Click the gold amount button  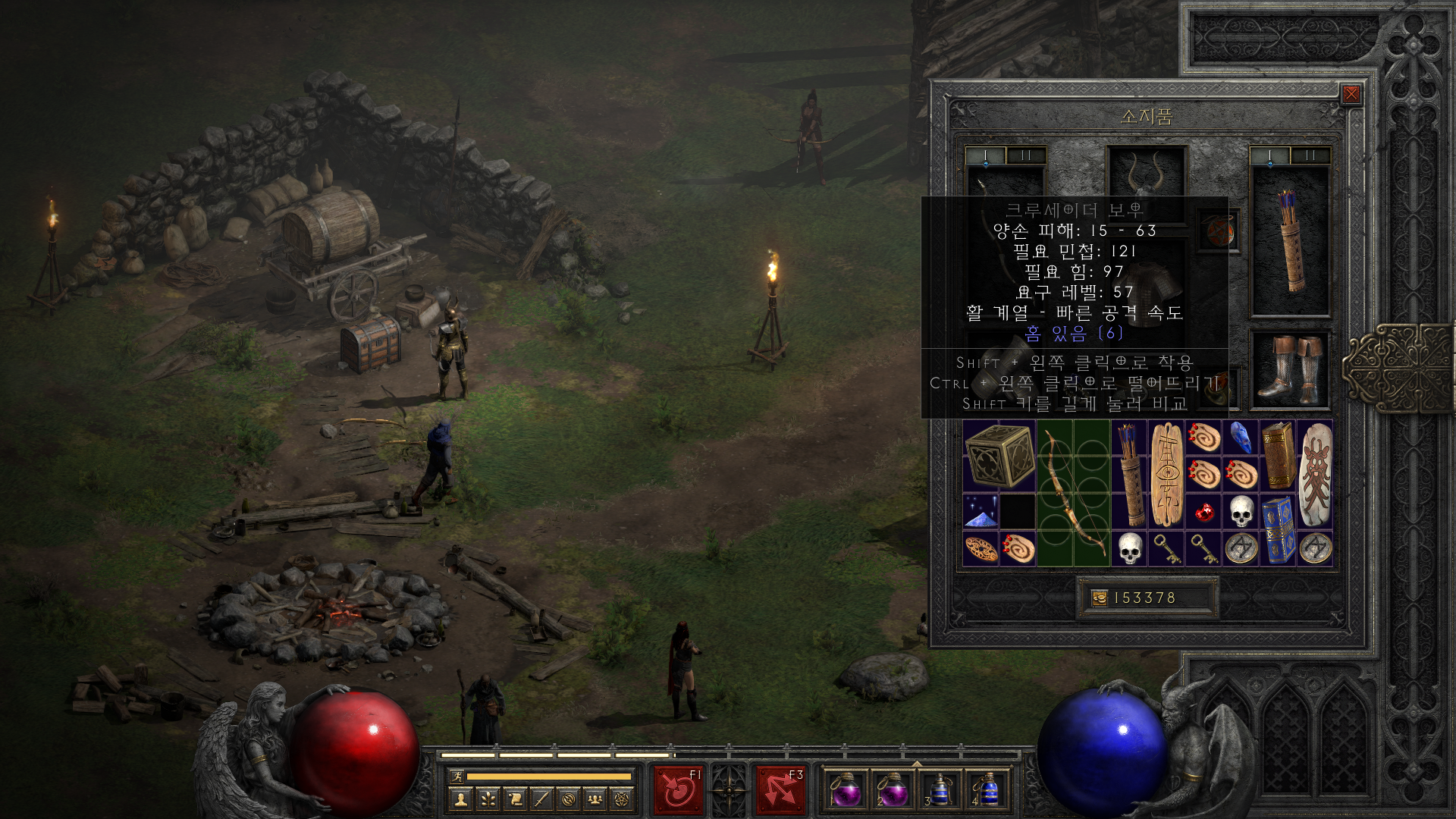tap(1100, 598)
